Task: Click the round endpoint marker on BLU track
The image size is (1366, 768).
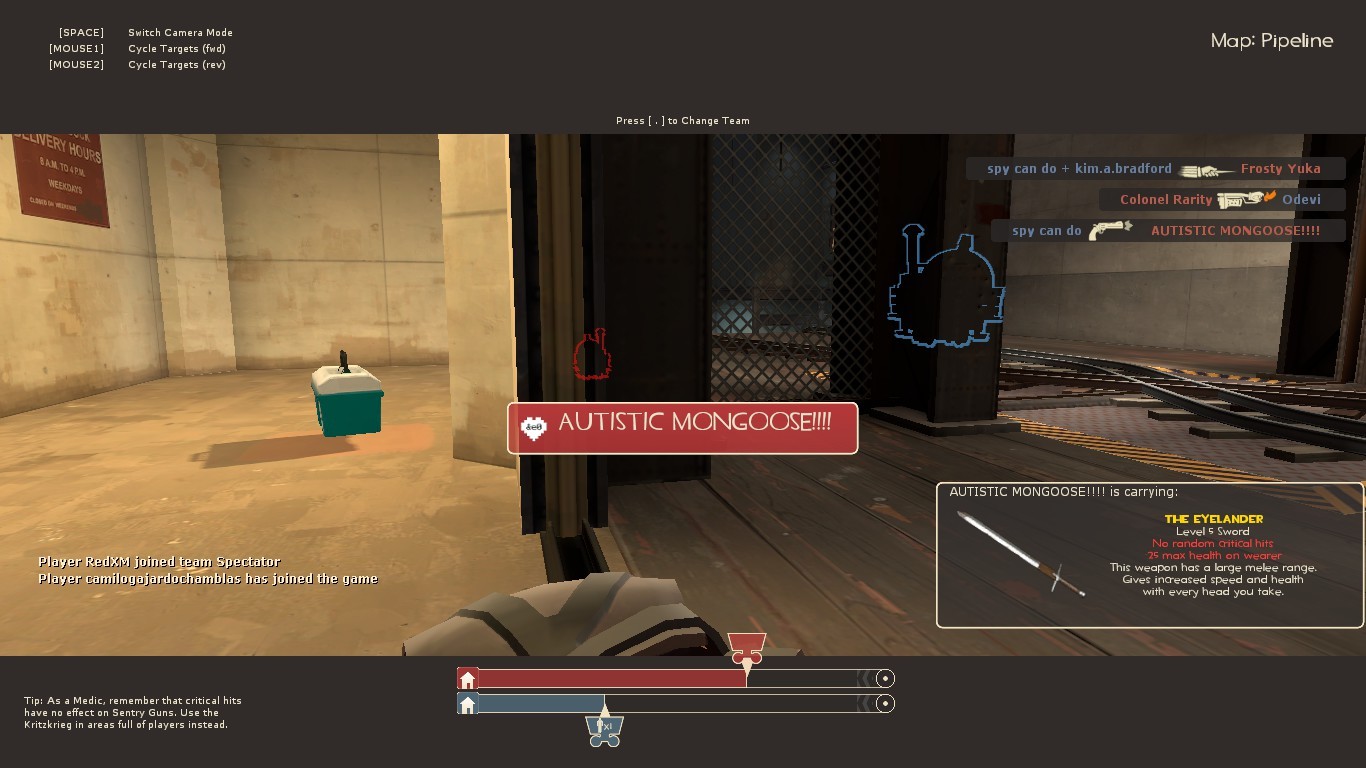Action: 885,704
